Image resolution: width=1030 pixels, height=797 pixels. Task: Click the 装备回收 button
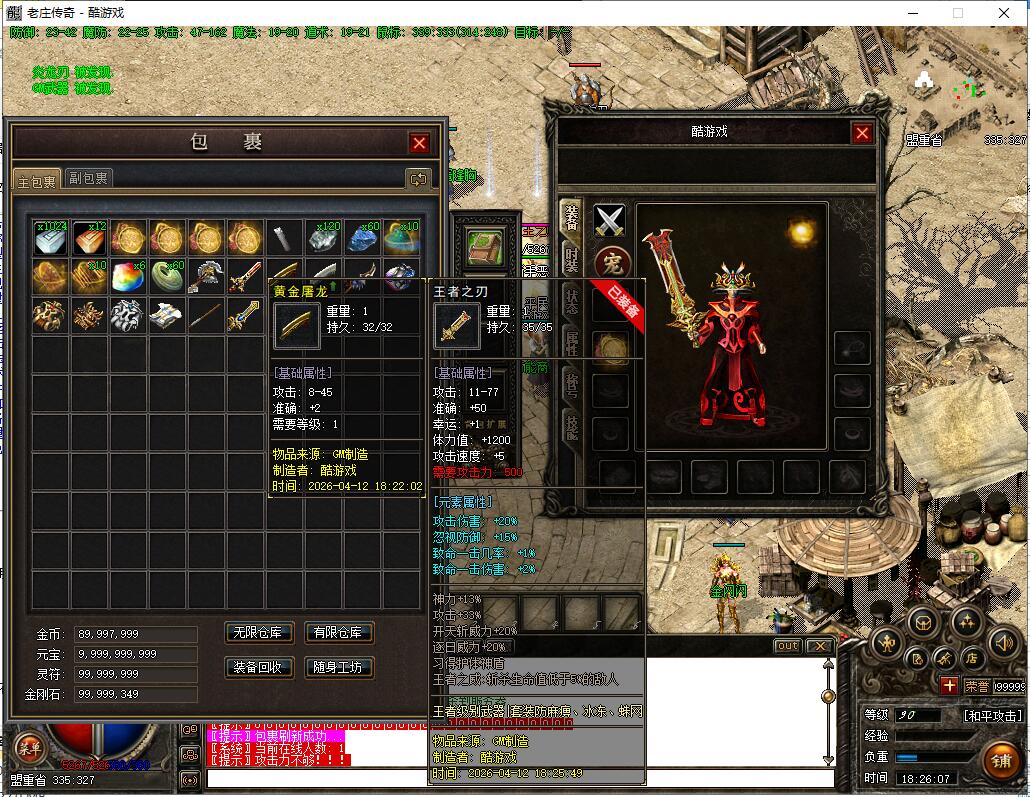click(259, 667)
